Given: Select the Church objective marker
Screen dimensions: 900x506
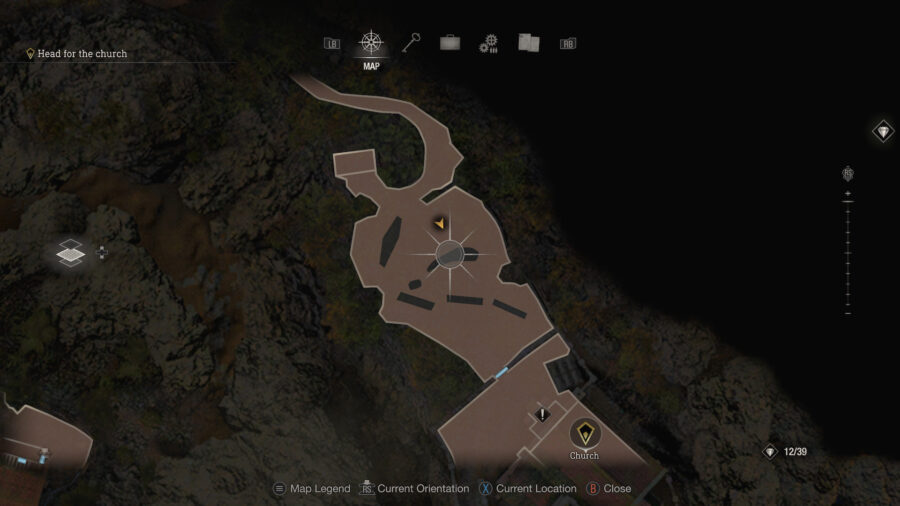Looking at the screenshot, I should (584, 434).
